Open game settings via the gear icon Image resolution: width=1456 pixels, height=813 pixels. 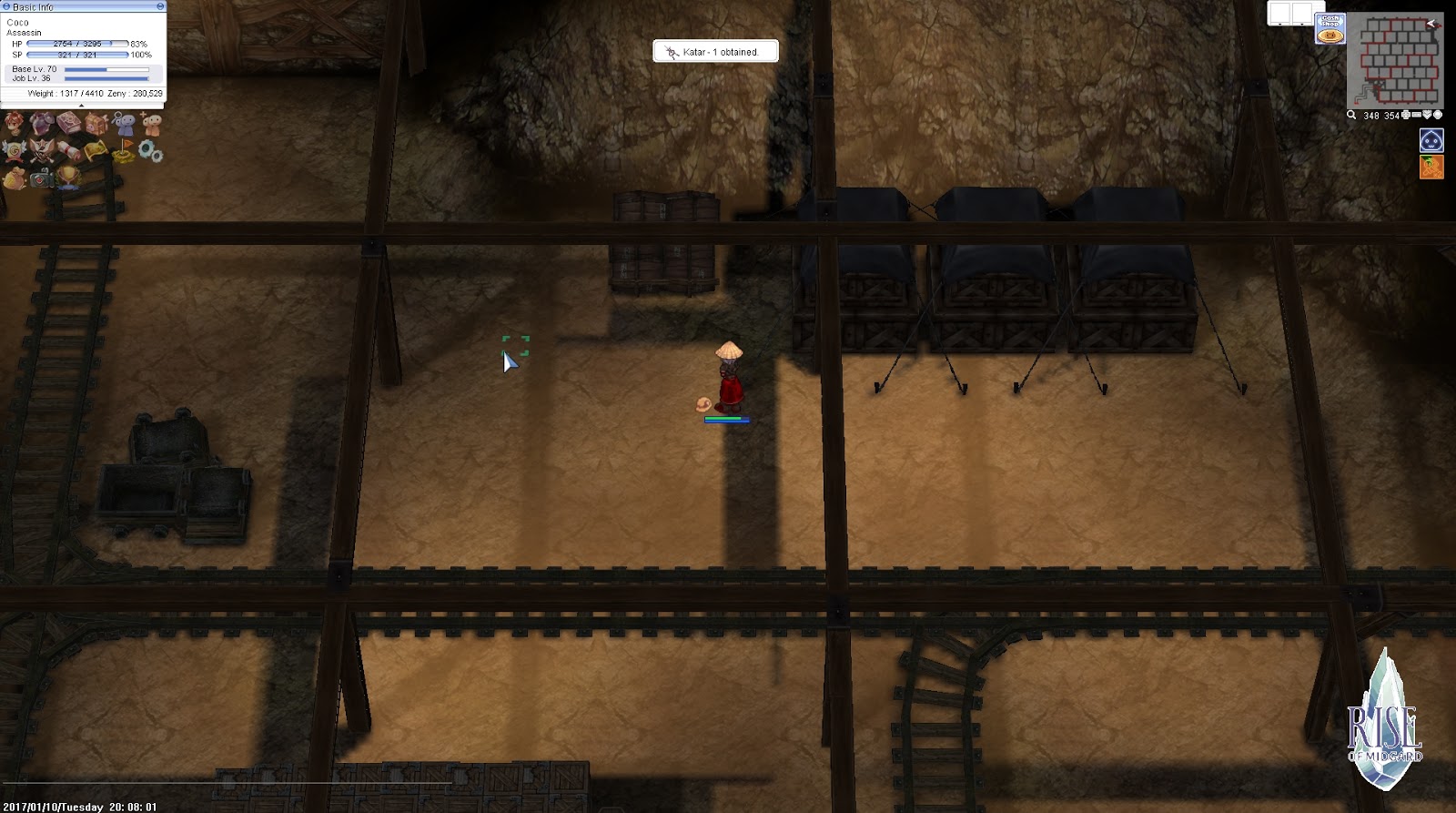(x=150, y=151)
